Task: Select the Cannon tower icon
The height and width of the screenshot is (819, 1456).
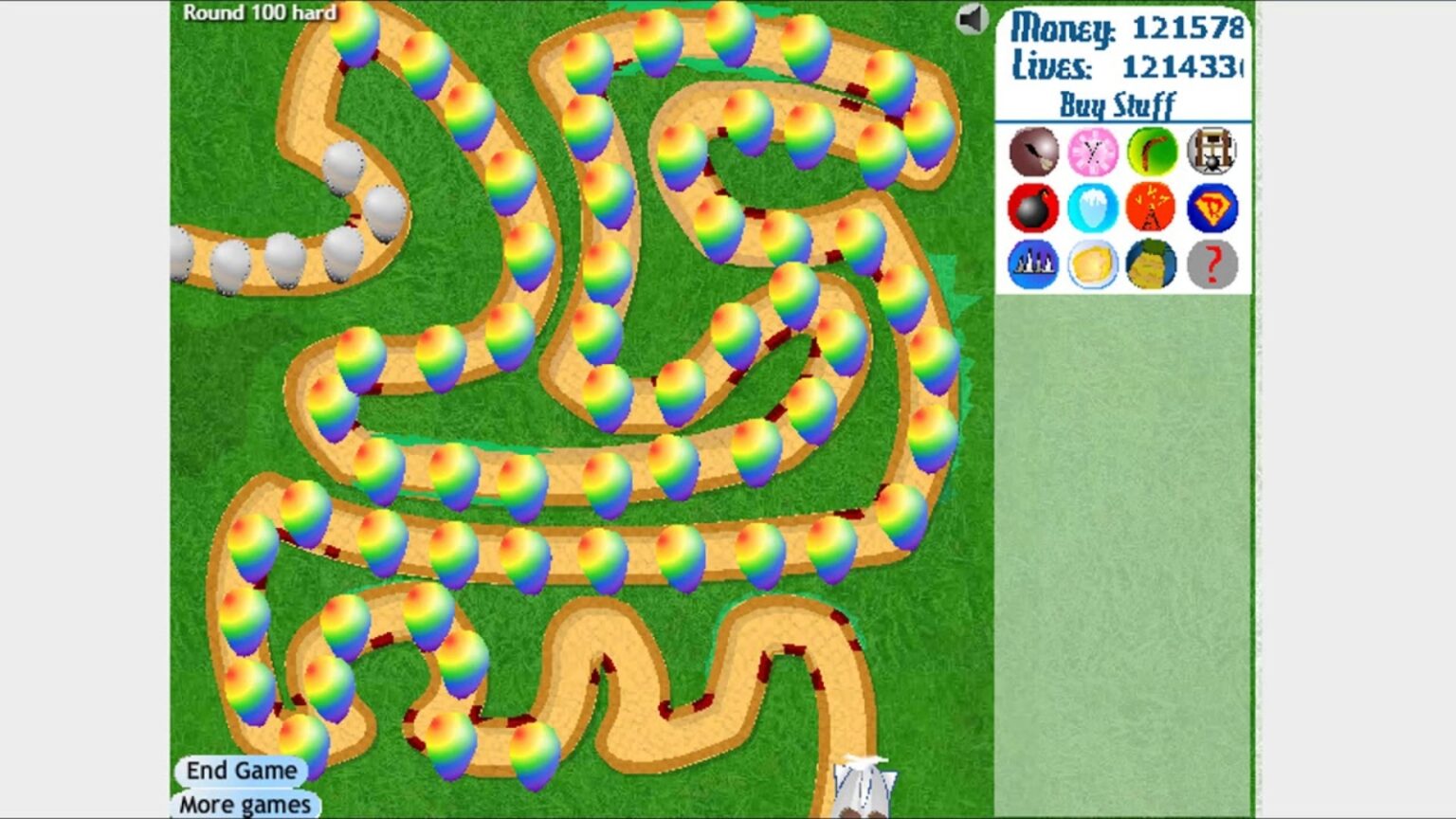Action: pos(1031,208)
